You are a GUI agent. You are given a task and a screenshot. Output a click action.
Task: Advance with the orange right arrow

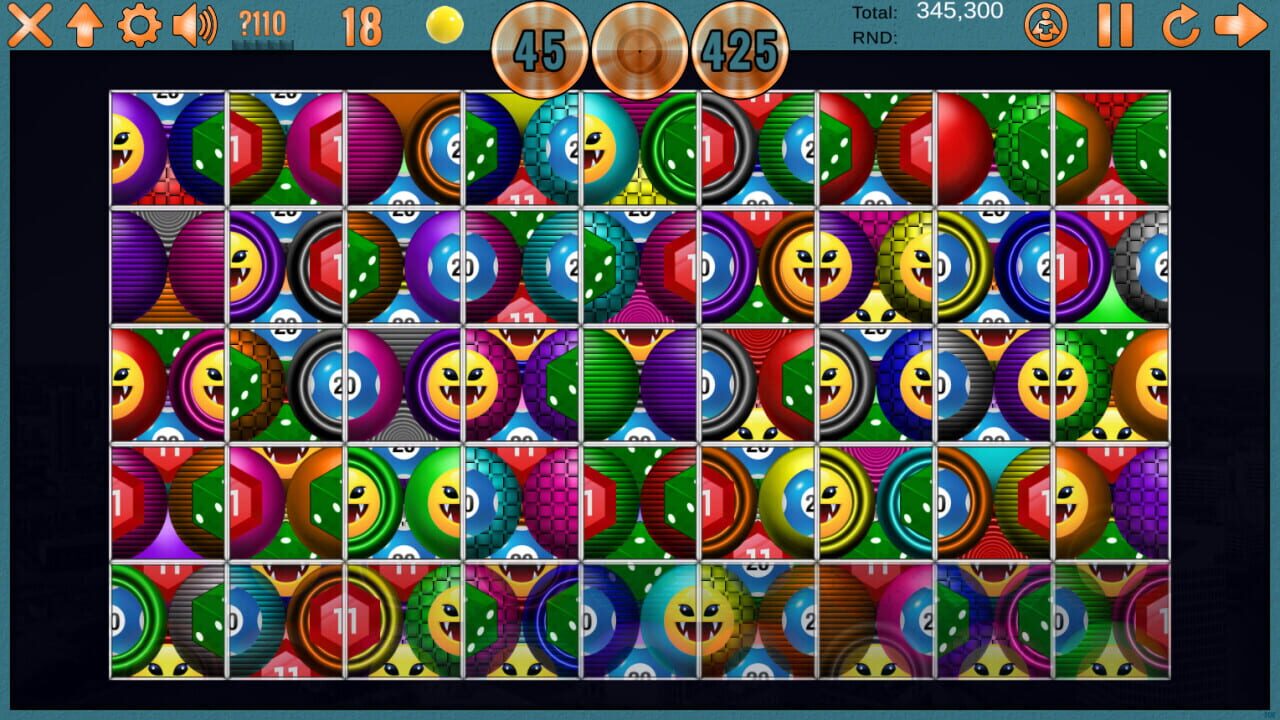1241,28
